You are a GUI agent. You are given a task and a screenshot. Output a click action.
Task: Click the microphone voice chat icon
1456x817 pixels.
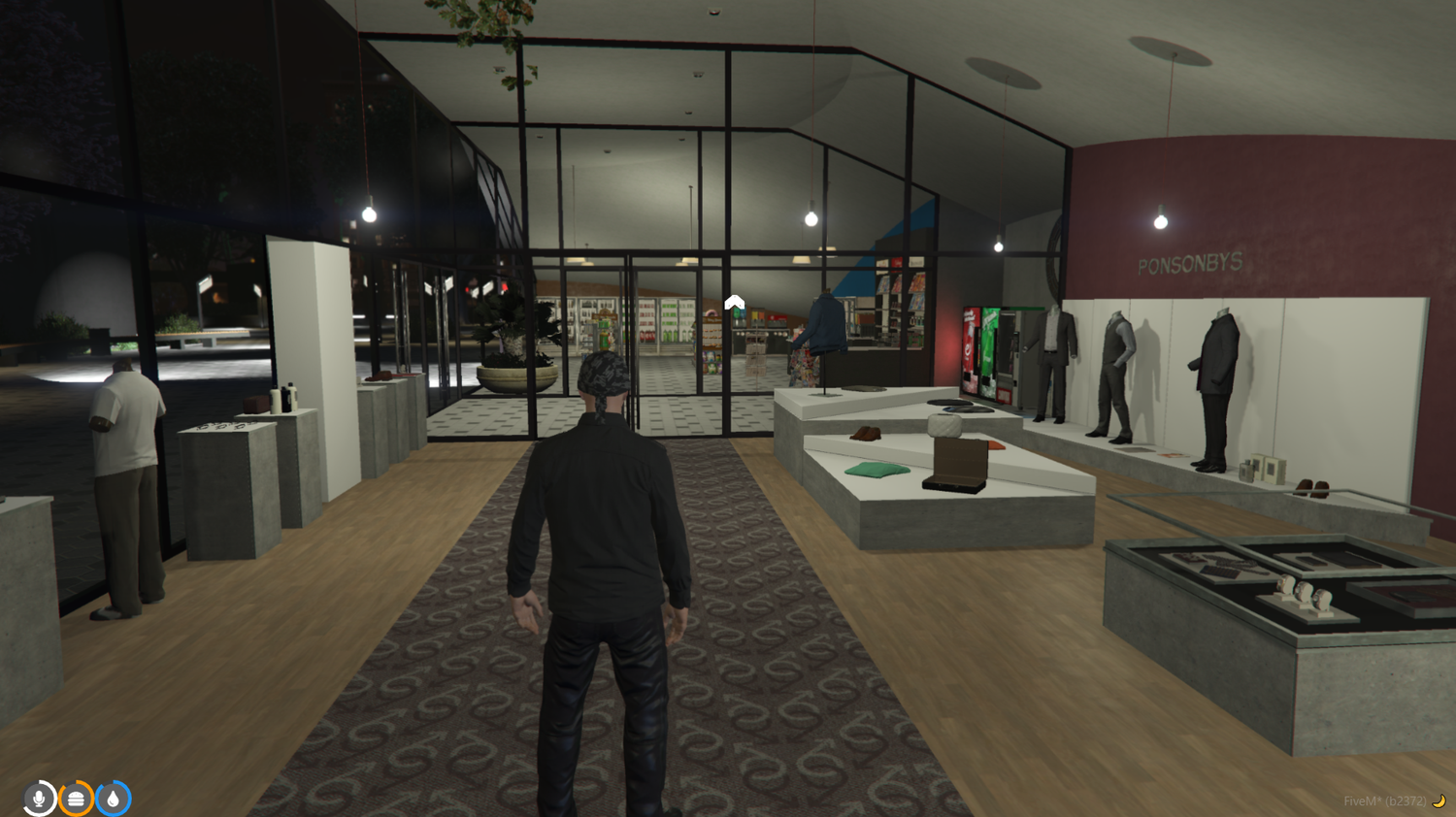tap(38, 797)
